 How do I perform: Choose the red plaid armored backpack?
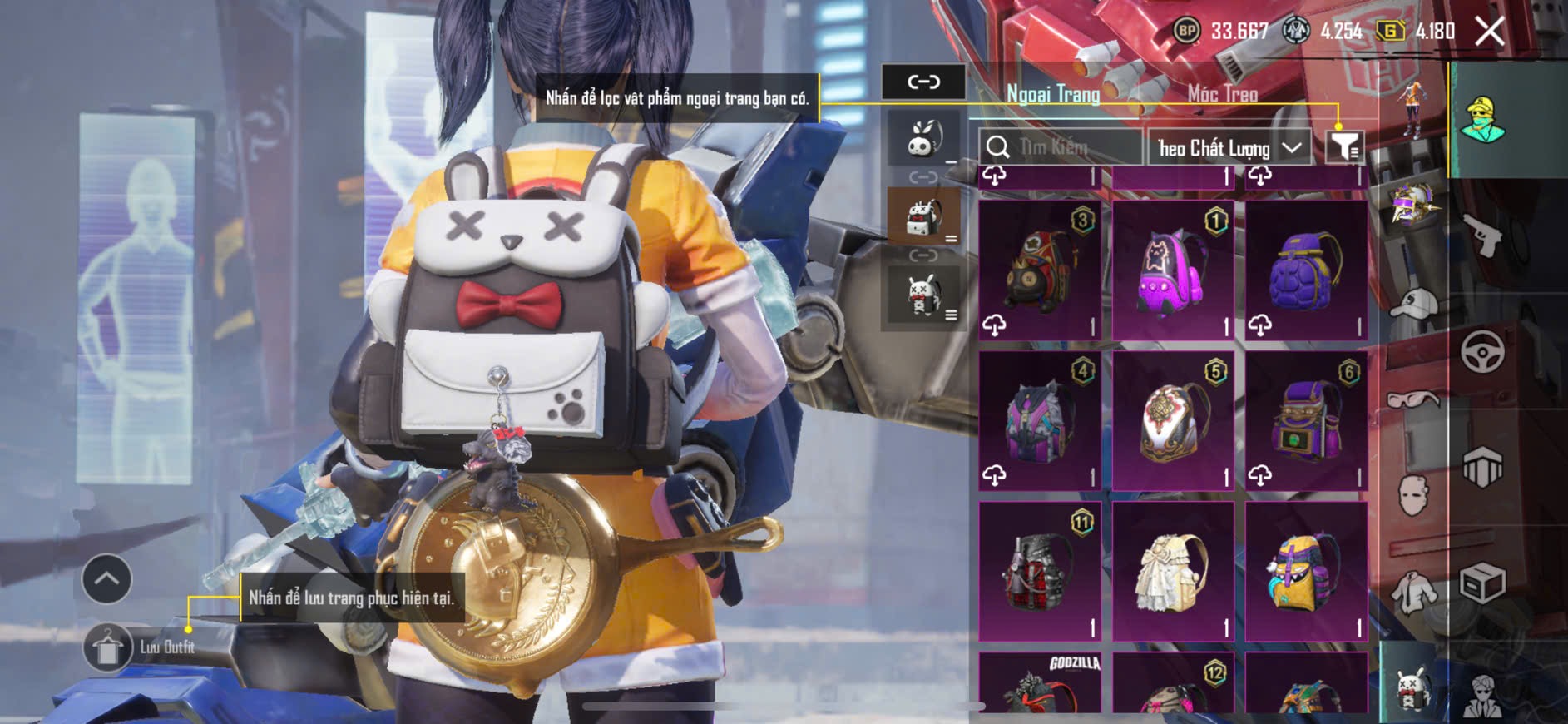[1040, 572]
